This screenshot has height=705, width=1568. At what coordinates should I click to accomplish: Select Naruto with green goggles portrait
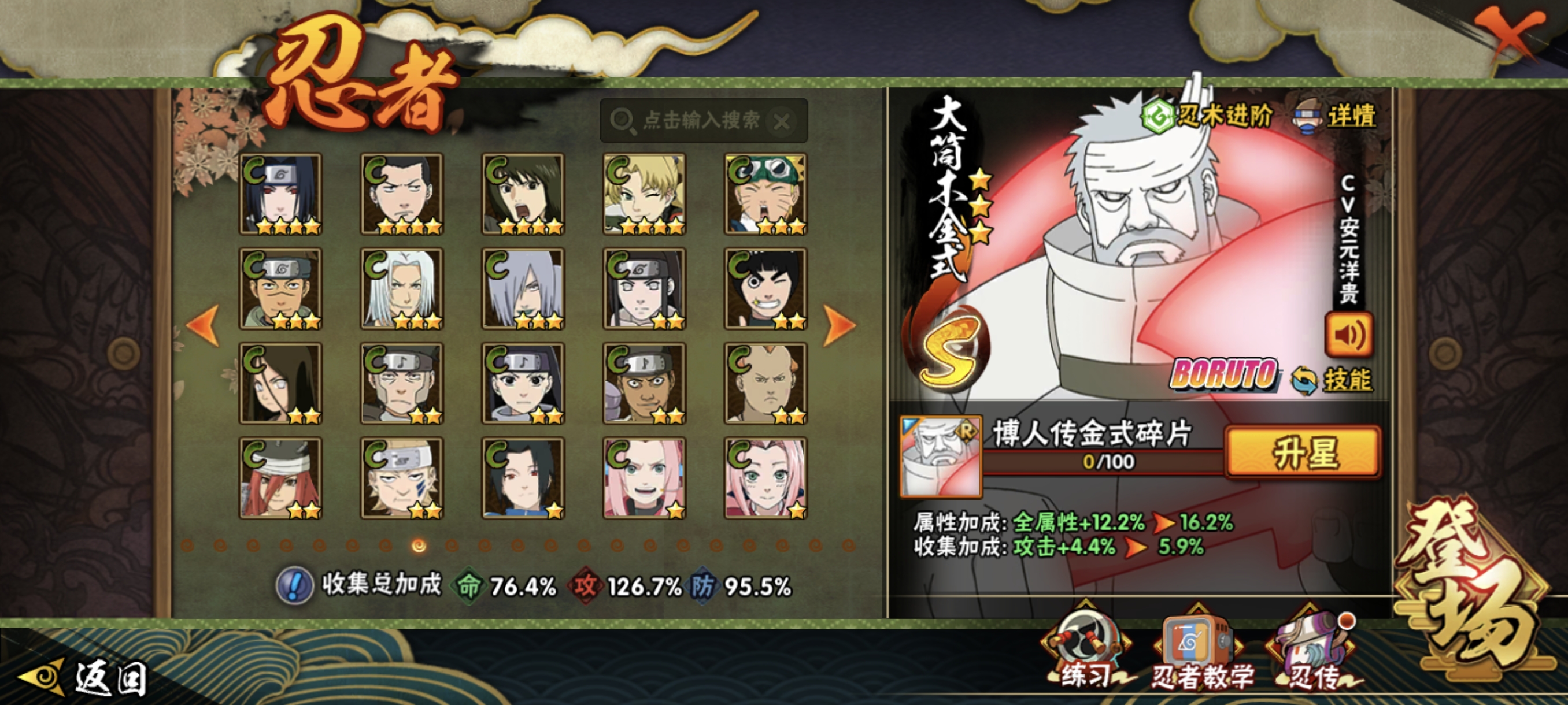[765, 194]
